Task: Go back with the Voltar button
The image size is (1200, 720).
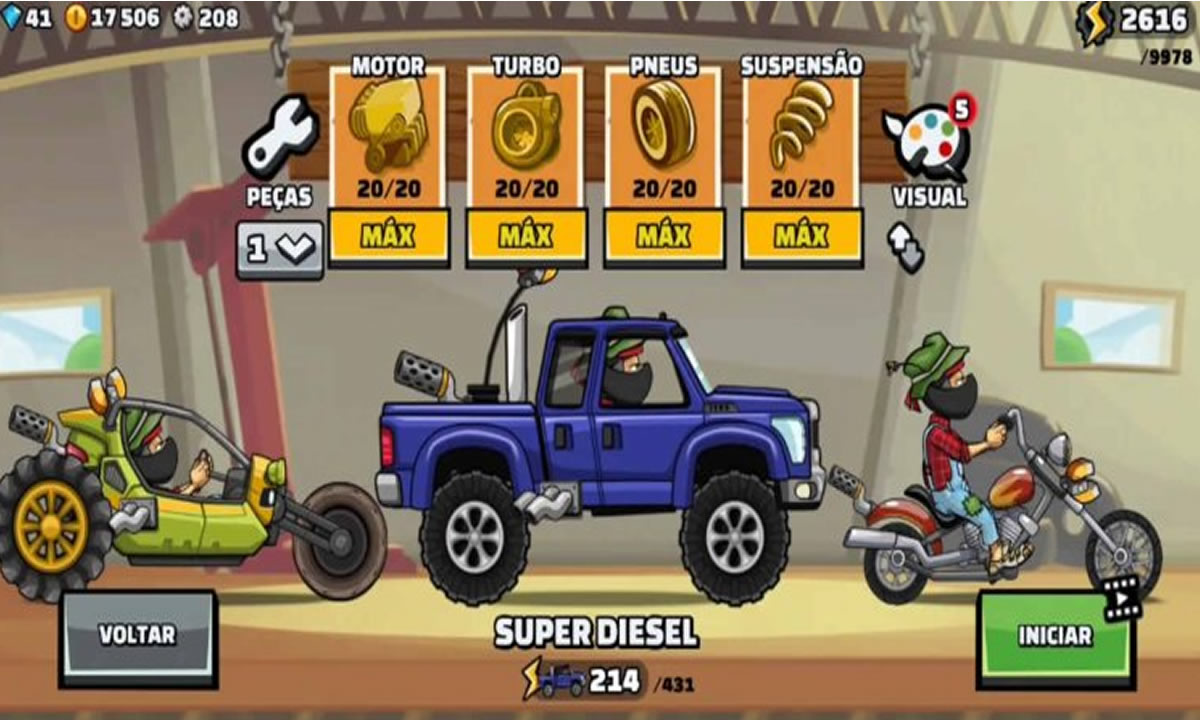Action: (x=138, y=636)
